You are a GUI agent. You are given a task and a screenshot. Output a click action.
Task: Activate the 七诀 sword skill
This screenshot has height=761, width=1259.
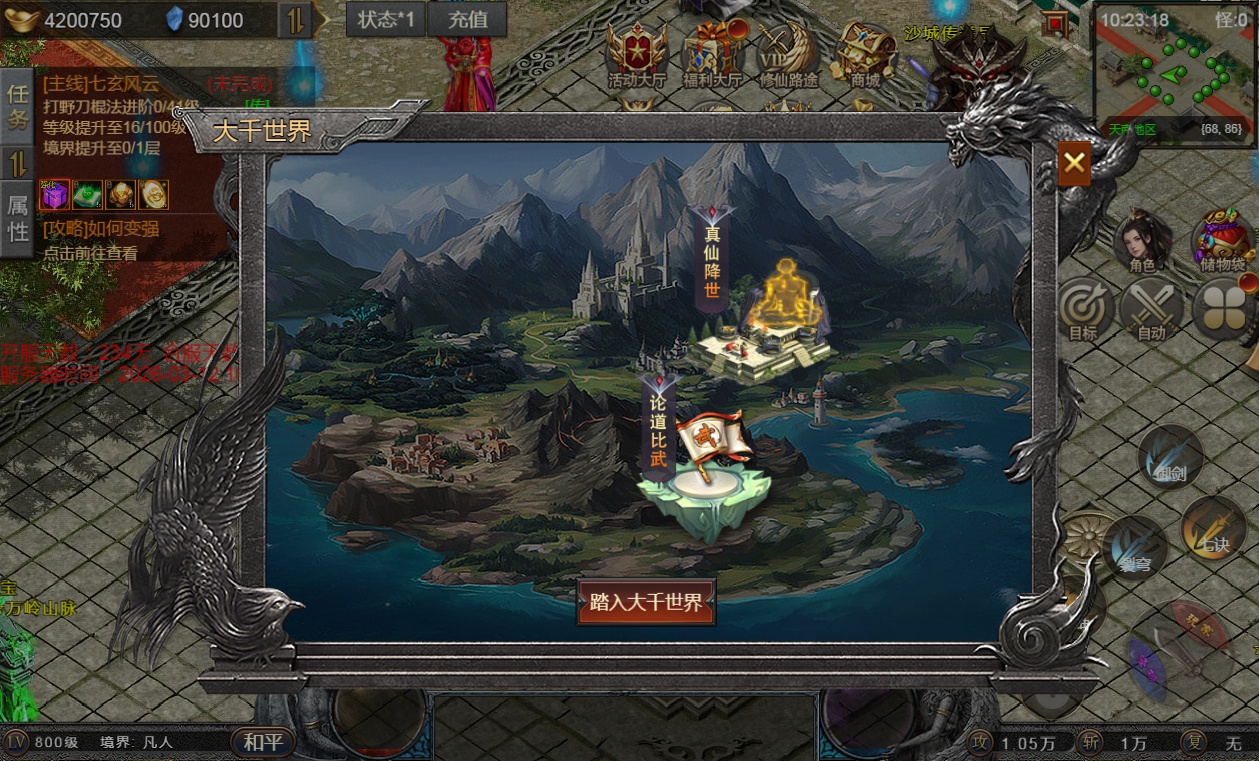click(1213, 527)
